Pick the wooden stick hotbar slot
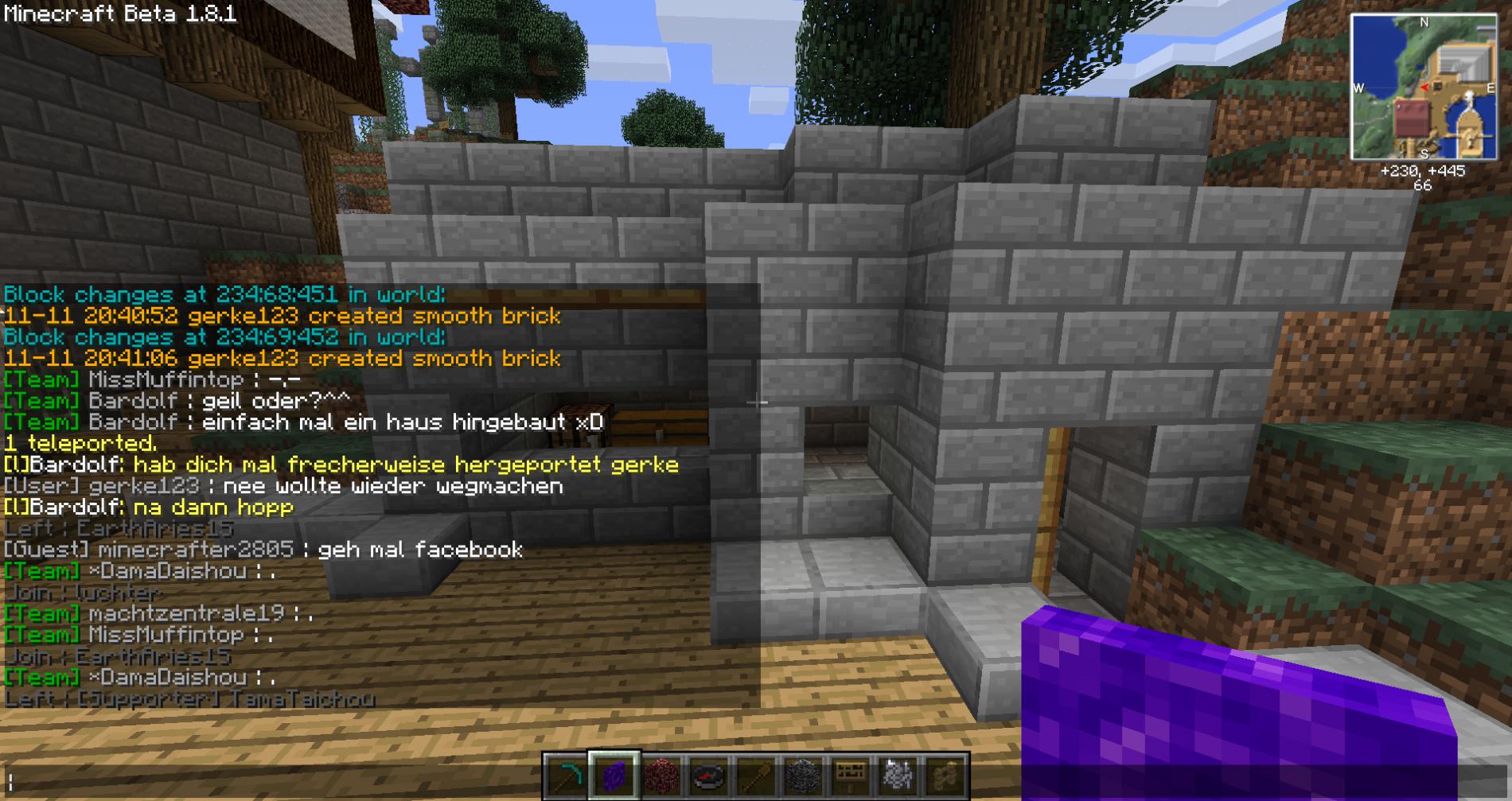This screenshot has width=1512, height=801. click(x=755, y=776)
